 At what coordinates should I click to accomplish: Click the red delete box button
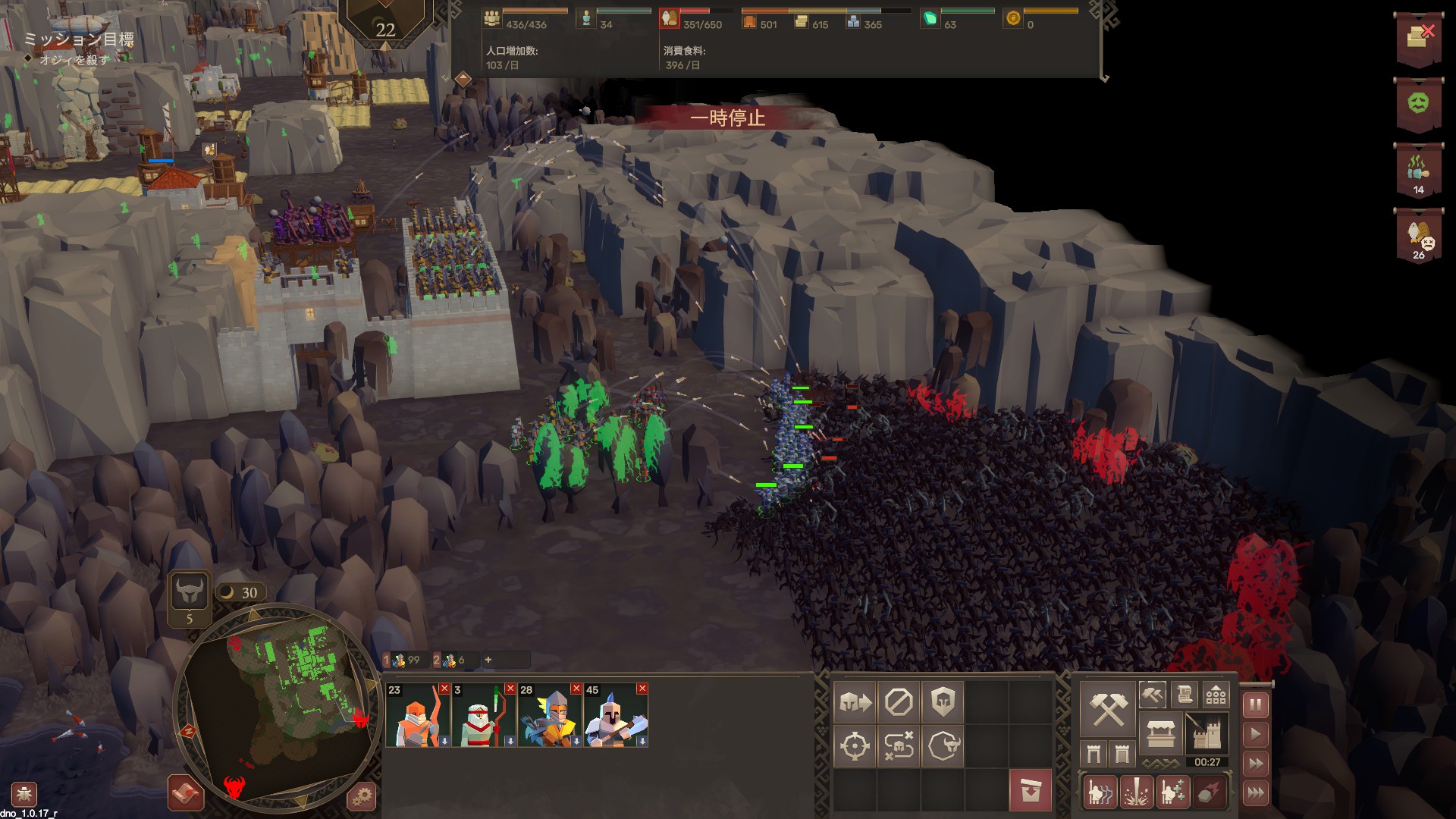[x=1030, y=790]
